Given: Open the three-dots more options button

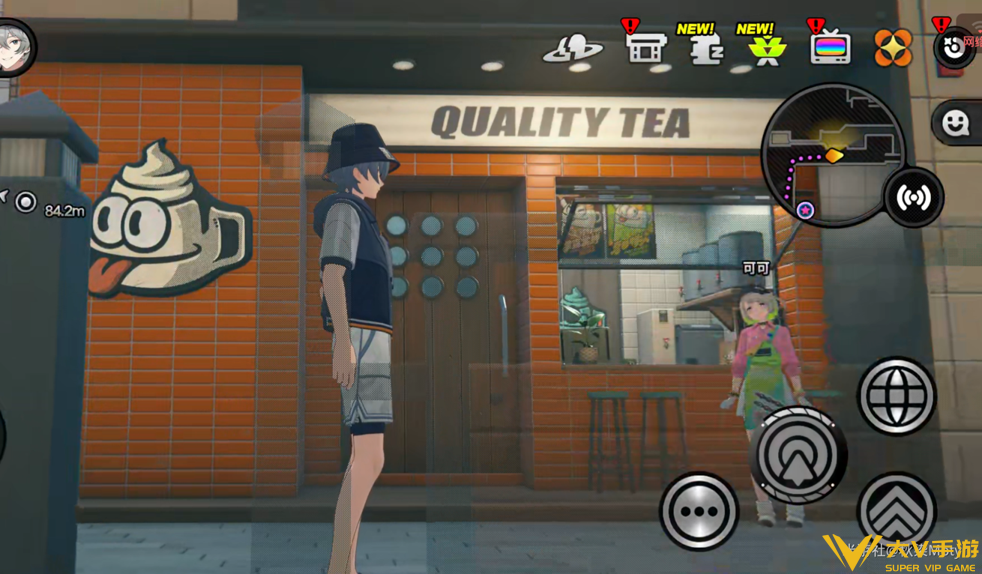Looking at the screenshot, I should [x=698, y=511].
